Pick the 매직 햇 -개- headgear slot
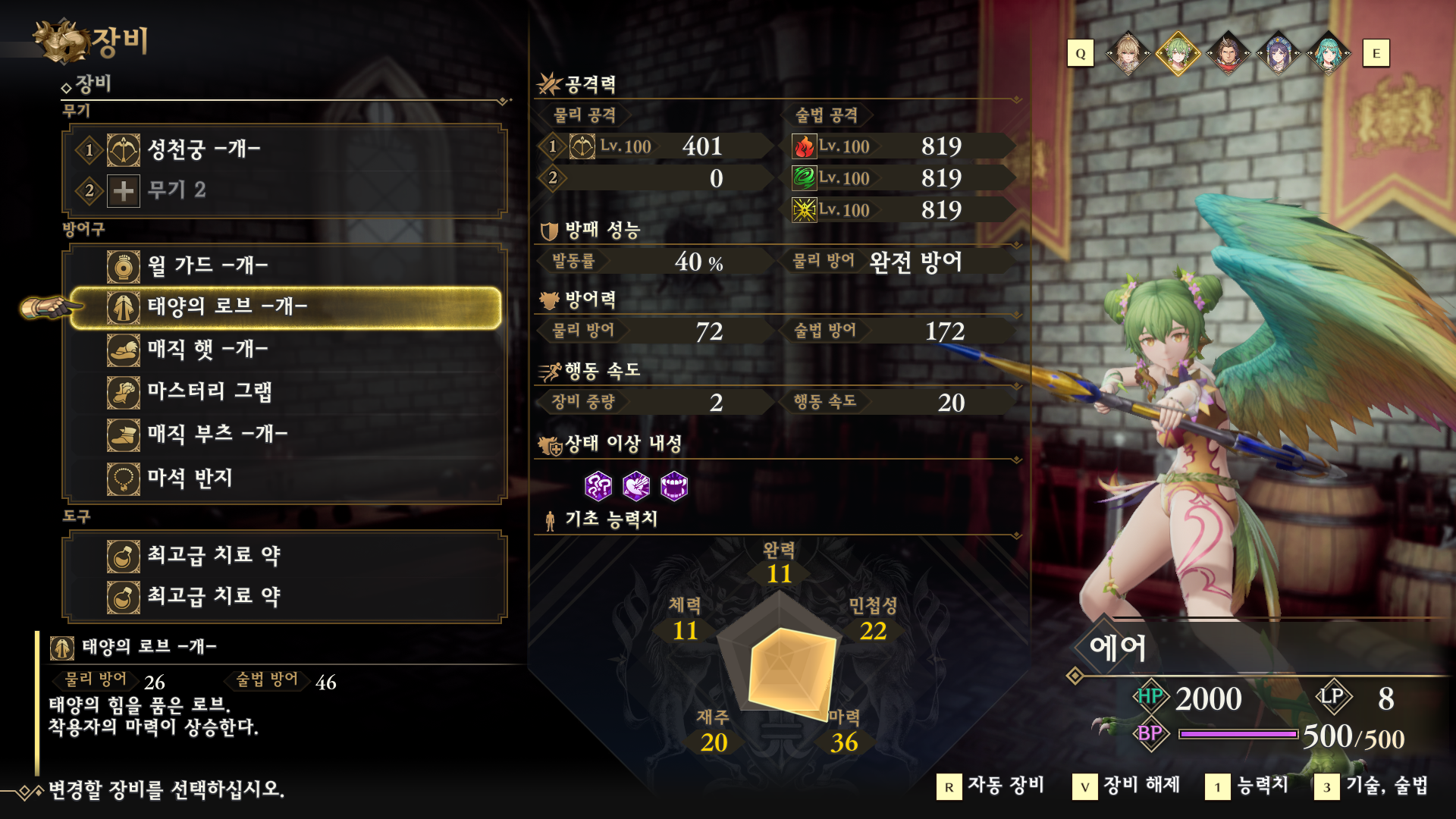This screenshot has height=819, width=1456. [x=284, y=350]
